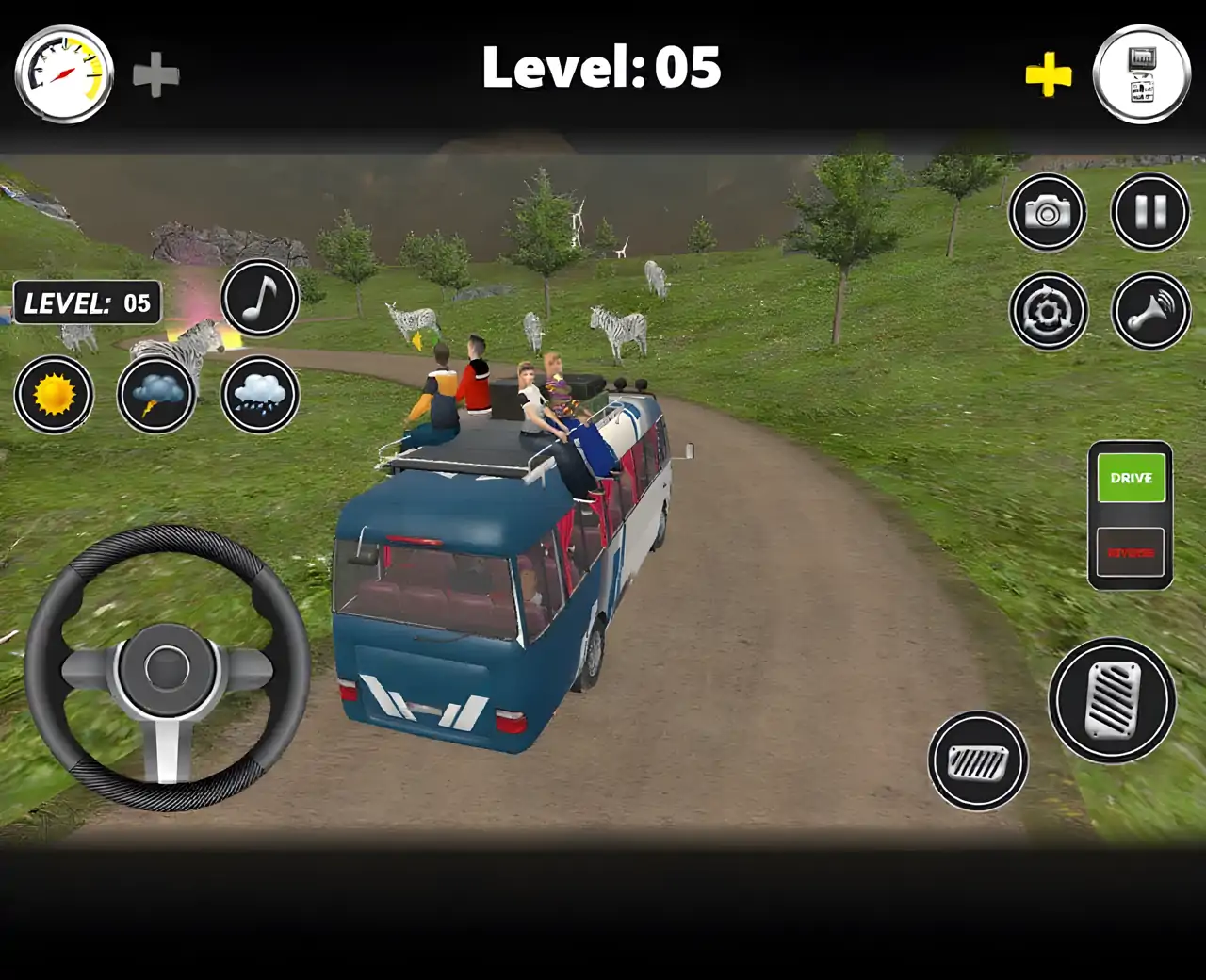Click the steering wheel control
This screenshot has height=980, width=1206.
click(x=168, y=668)
